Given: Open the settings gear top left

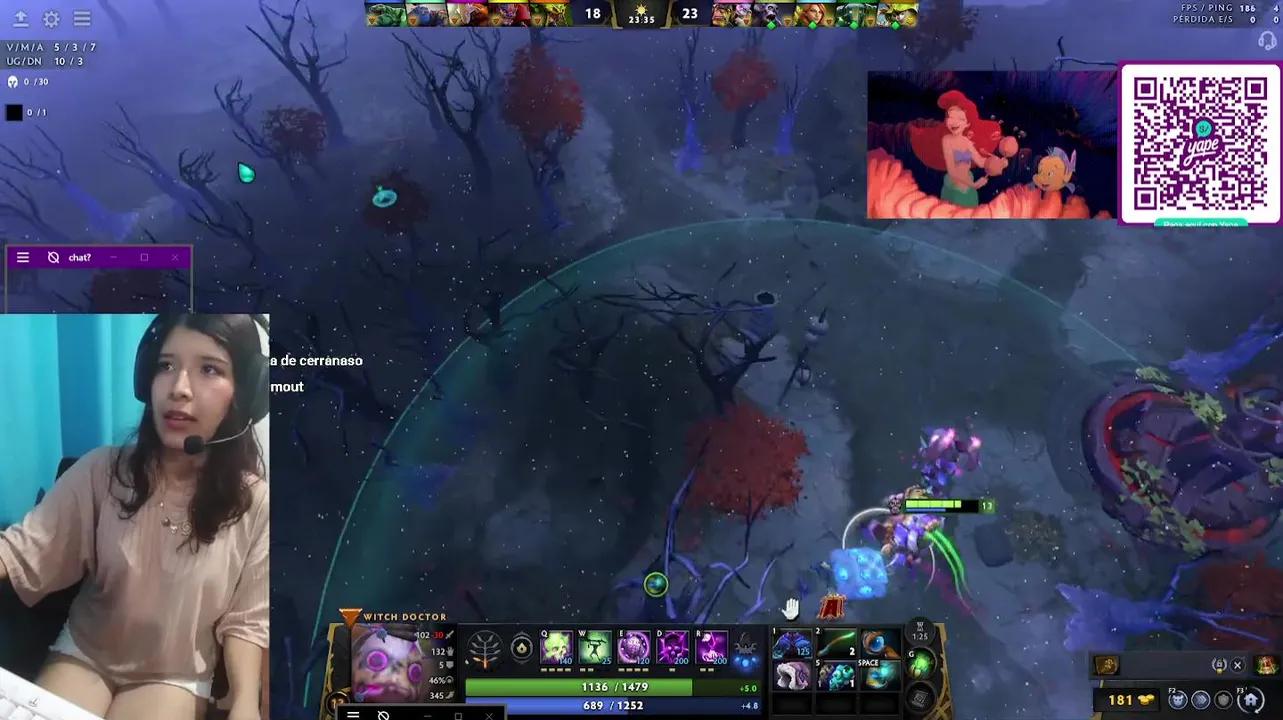Looking at the screenshot, I should [50, 18].
